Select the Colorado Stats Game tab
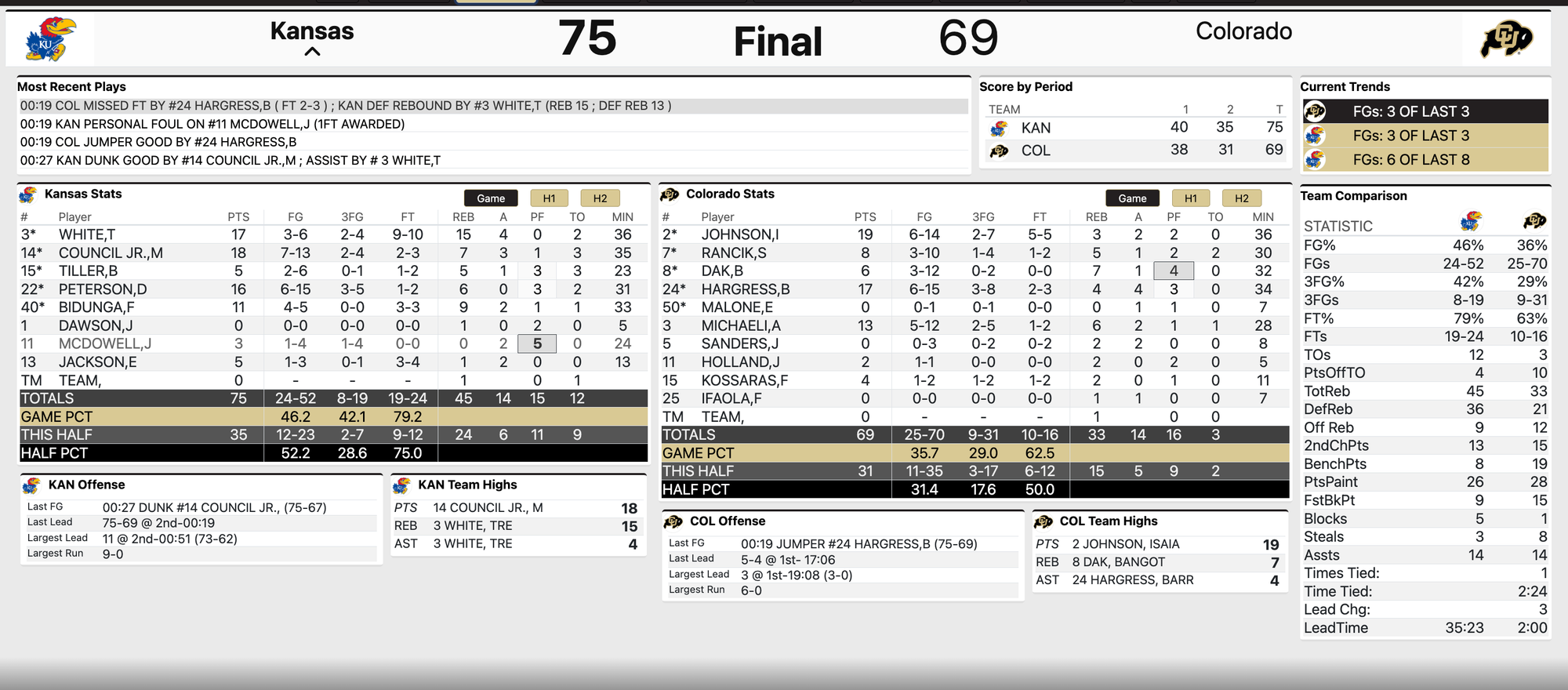This screenshot has width=1568, height=690. pos(1132,198)
